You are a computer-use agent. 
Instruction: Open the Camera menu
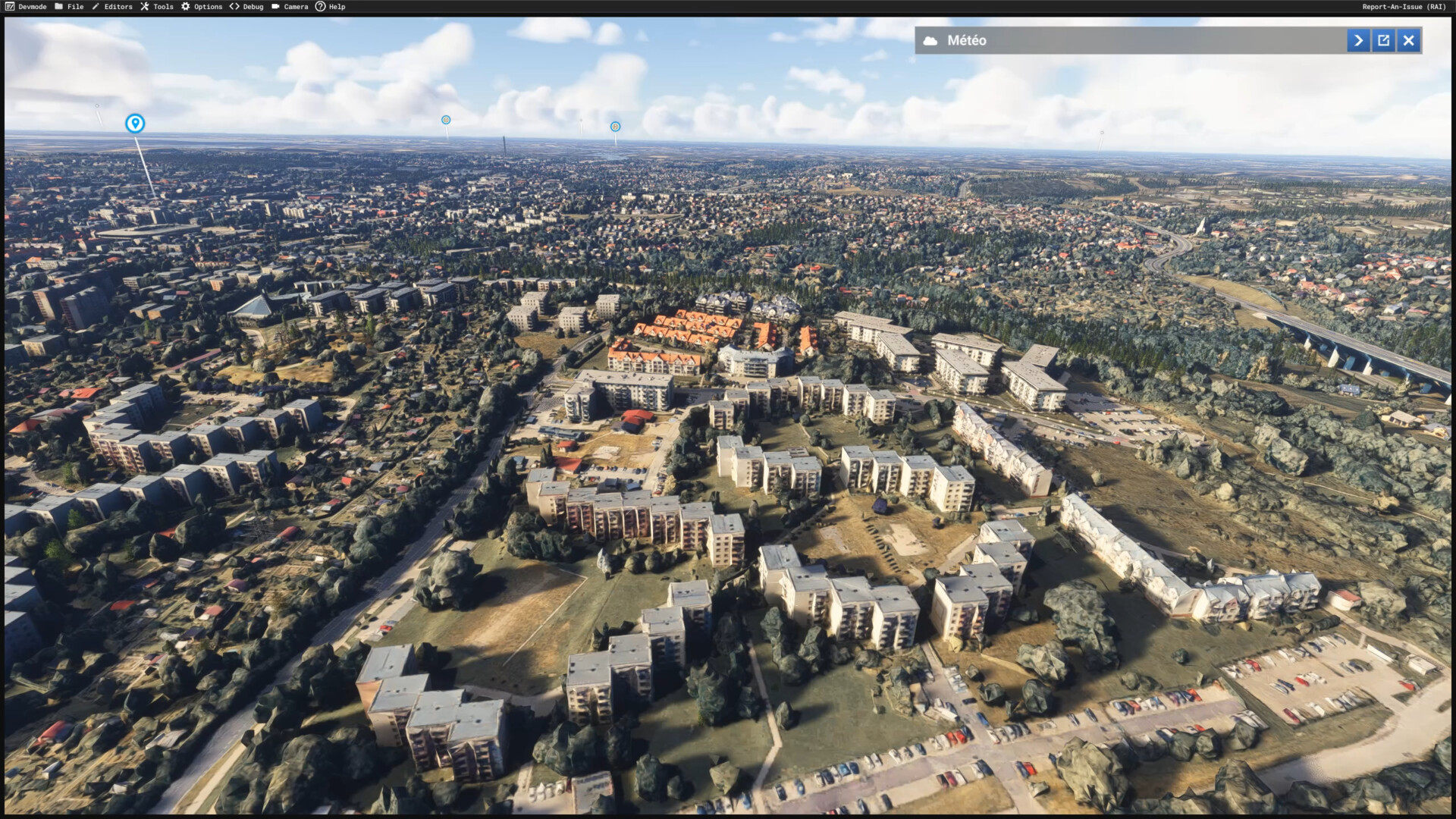(x=290, y=7)
